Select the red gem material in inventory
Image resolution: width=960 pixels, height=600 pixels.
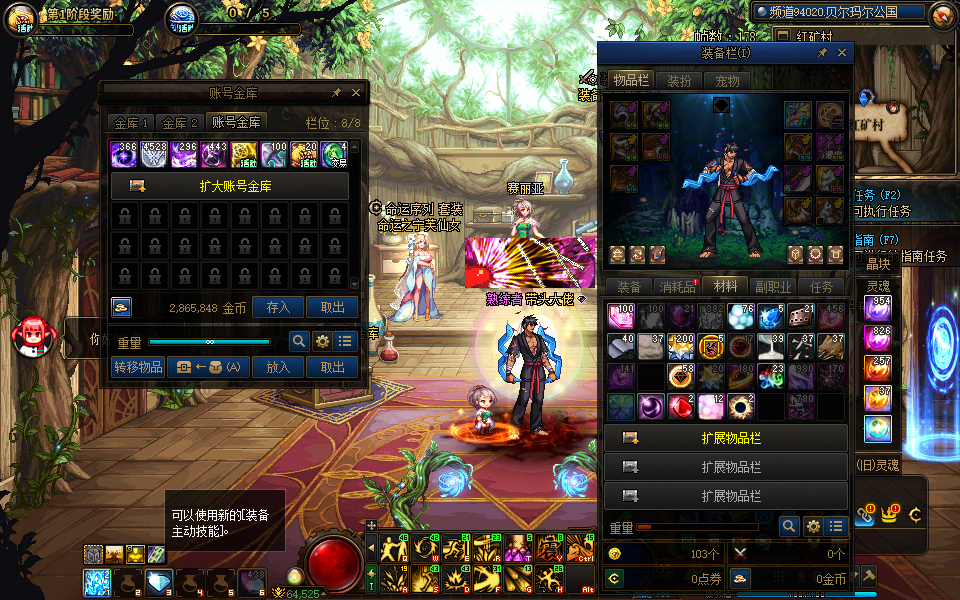[x=681, y=406]
